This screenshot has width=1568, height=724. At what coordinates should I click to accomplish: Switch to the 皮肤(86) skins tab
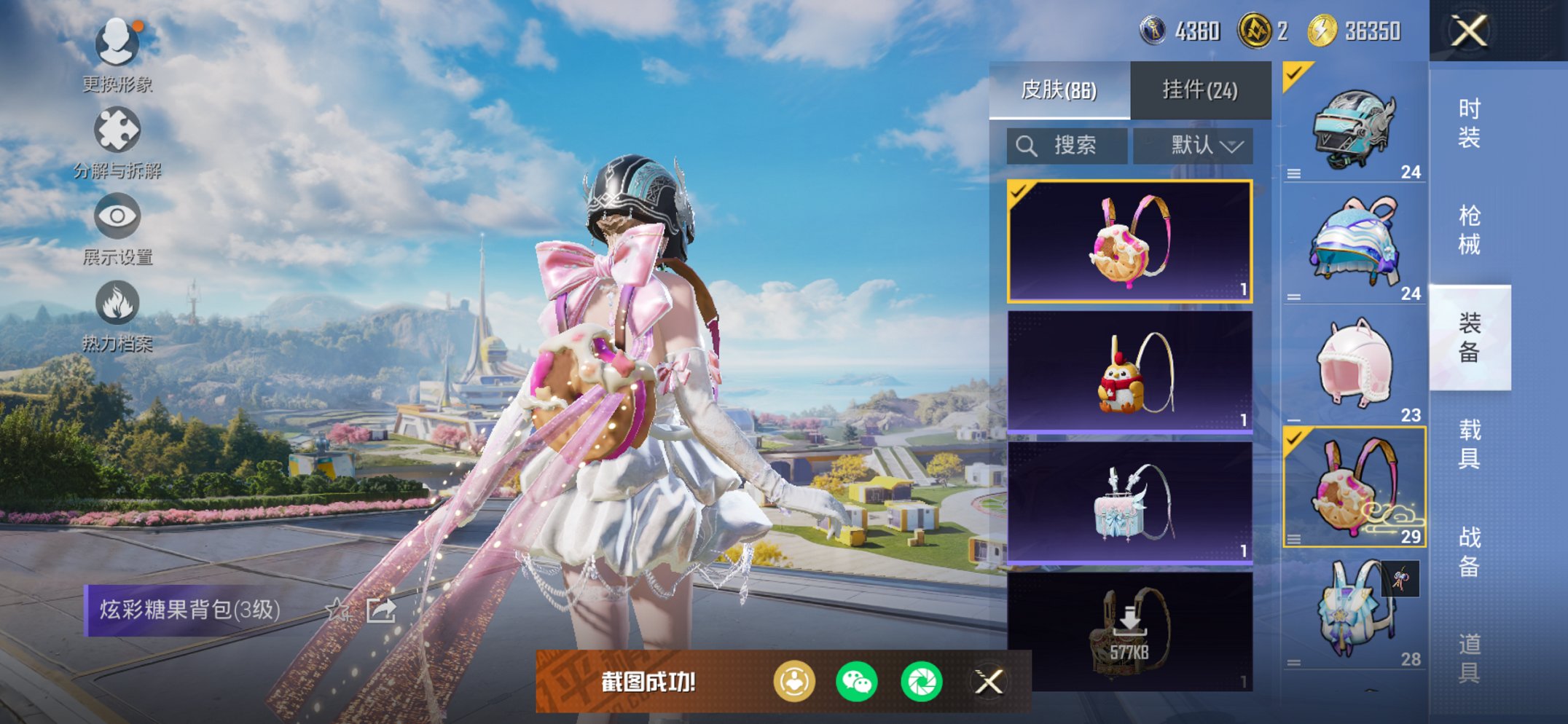coord(1059,90)
